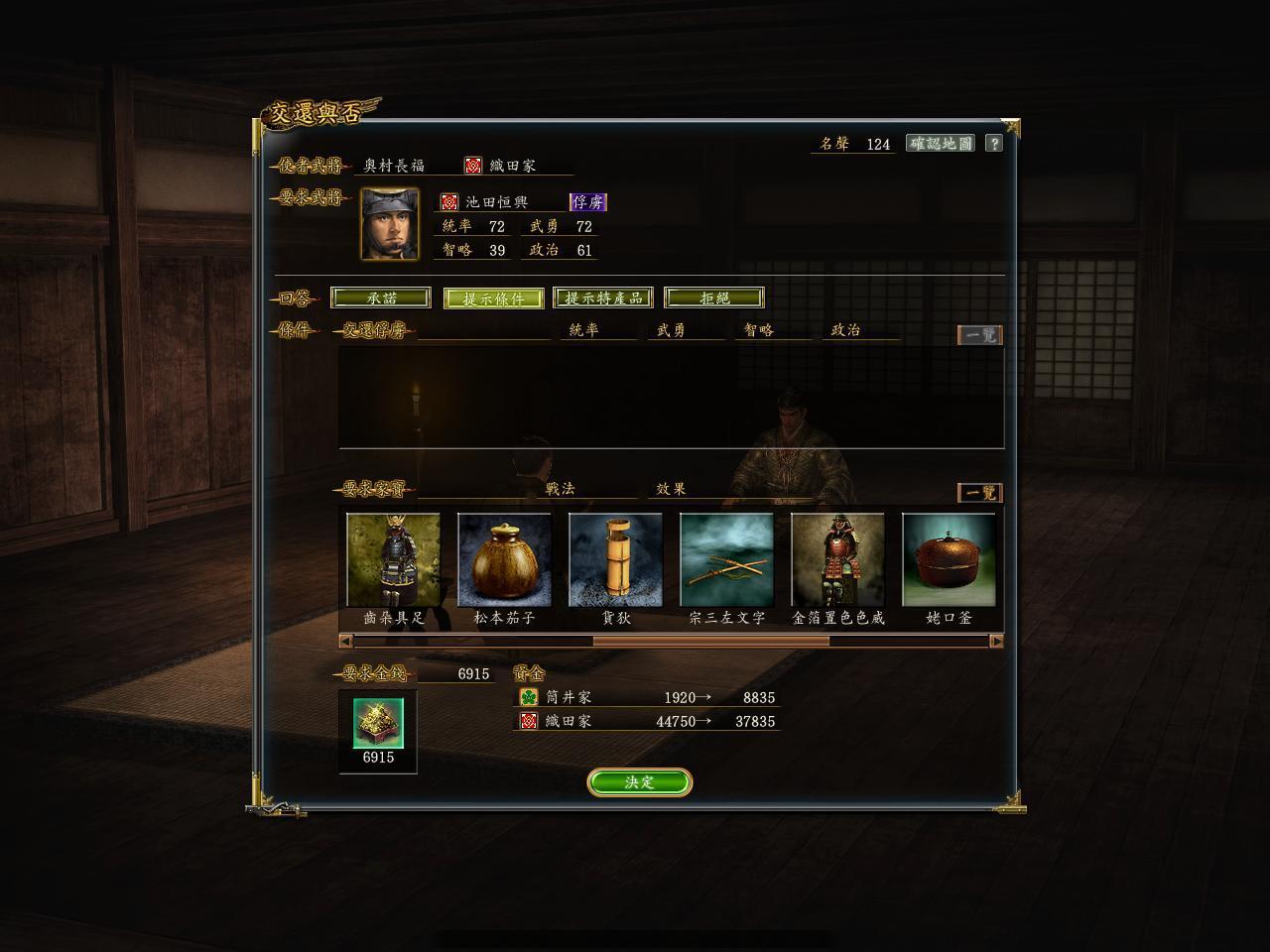Viewport: 1270px width, 952px height.
Task: Select the 6915 gold treasure chest icon
Action: [x=378, y=723]
